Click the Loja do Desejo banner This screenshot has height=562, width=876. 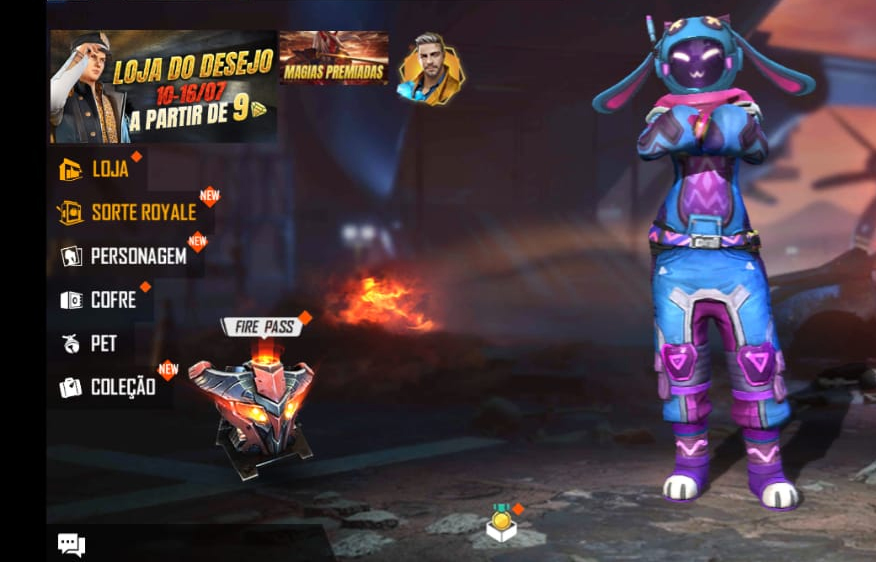tap(164, 87)
